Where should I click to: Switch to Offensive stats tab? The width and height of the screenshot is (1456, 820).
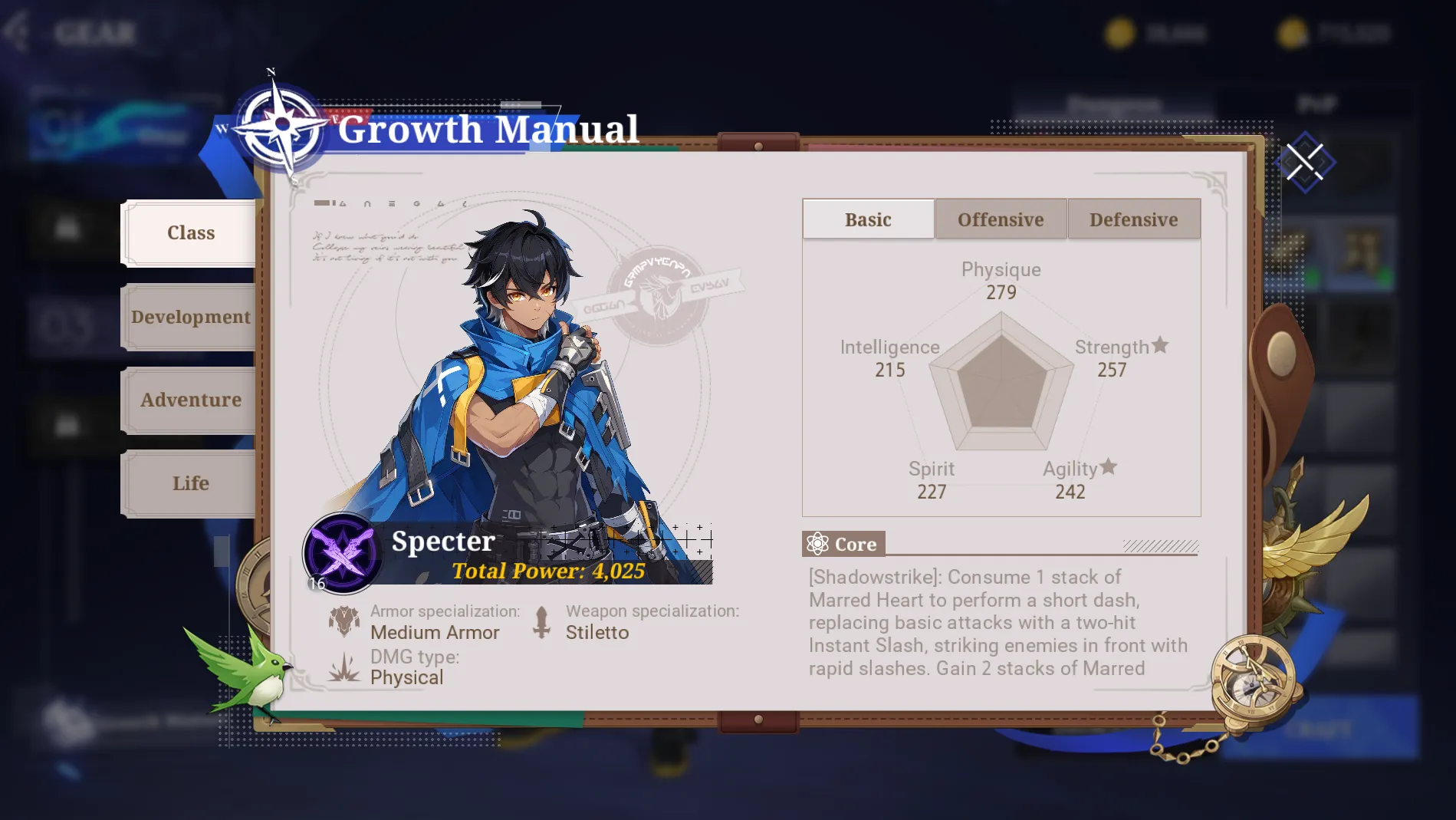[1001, 219]
